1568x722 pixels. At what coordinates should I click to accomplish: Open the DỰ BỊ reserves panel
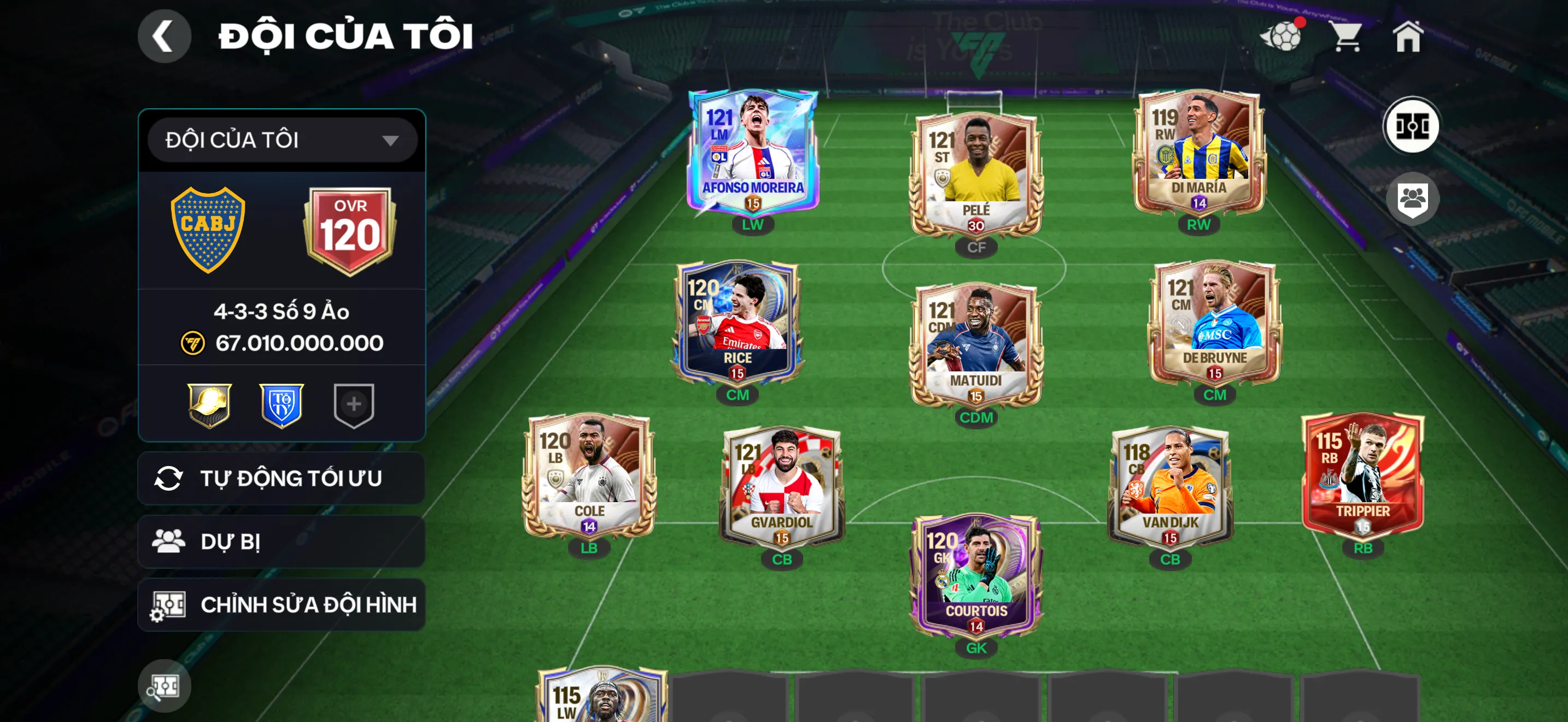(280, 542)
